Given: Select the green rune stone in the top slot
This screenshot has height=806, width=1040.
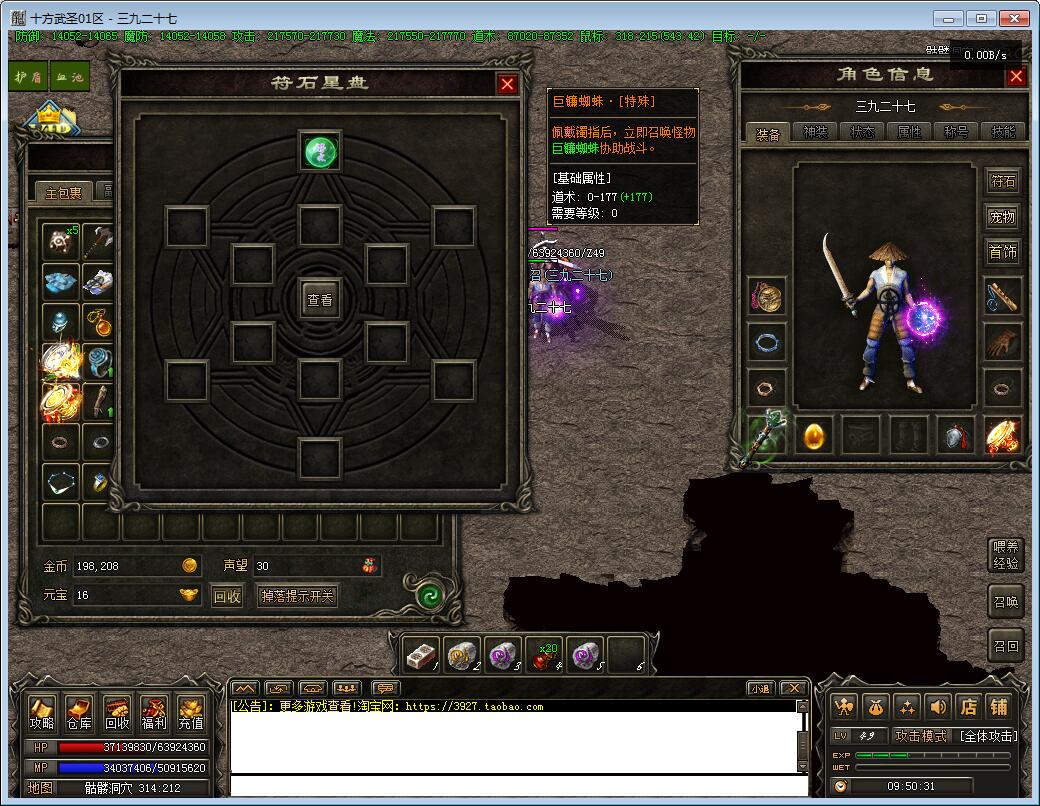Looking at the screenshot, I should [x=320, y=152].
